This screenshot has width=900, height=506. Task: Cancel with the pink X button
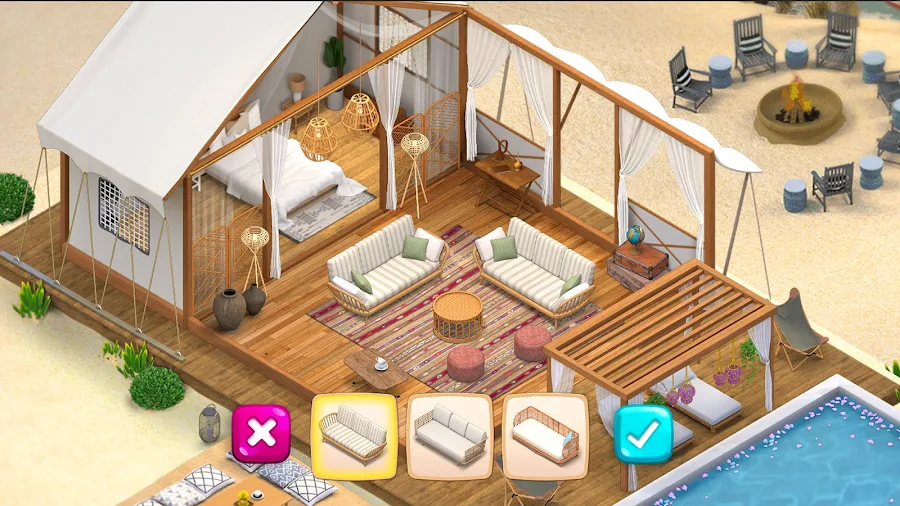[x=261, y=433]
